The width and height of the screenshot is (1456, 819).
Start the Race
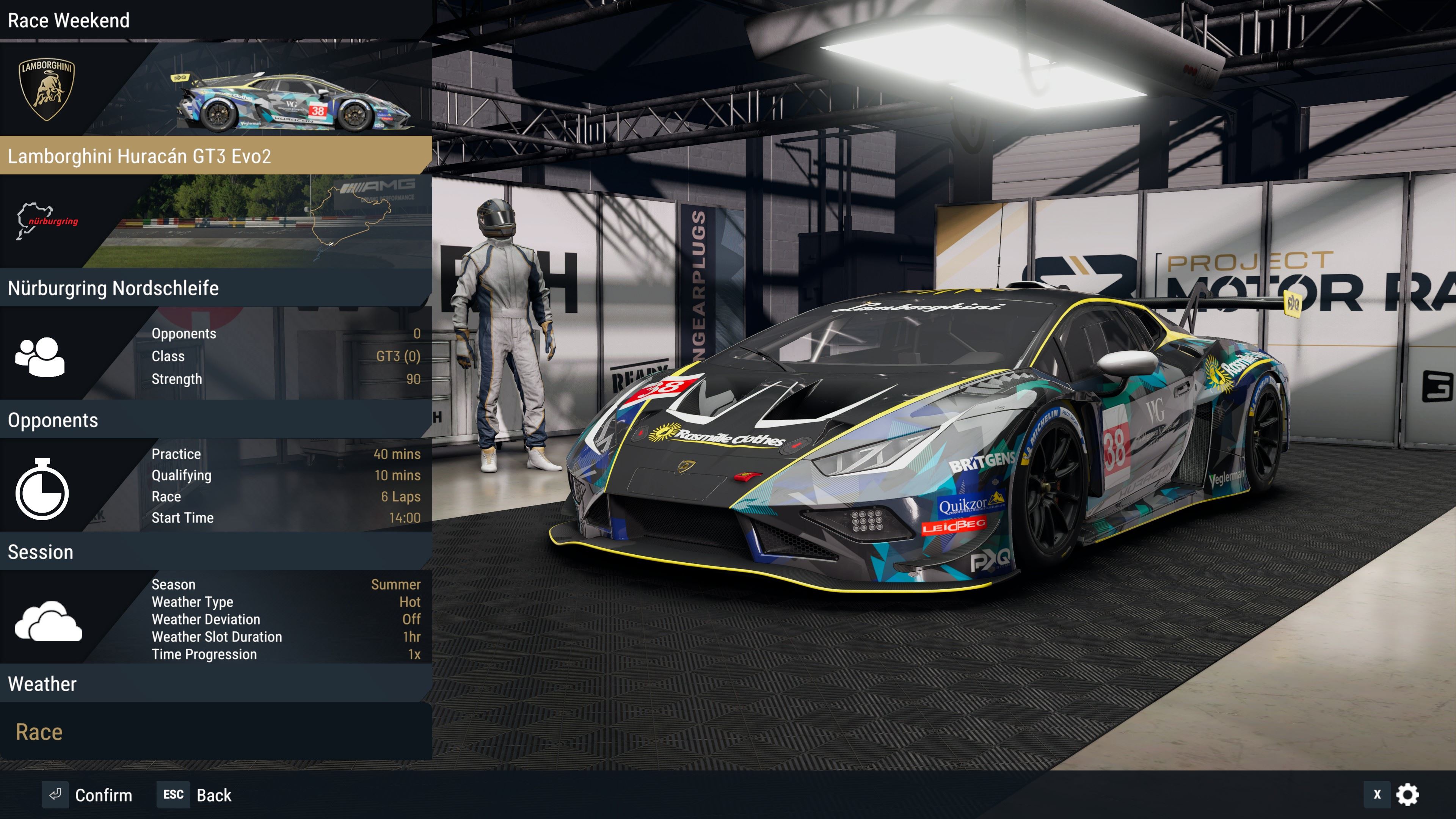pyautogui.click(x=39, y=732)
